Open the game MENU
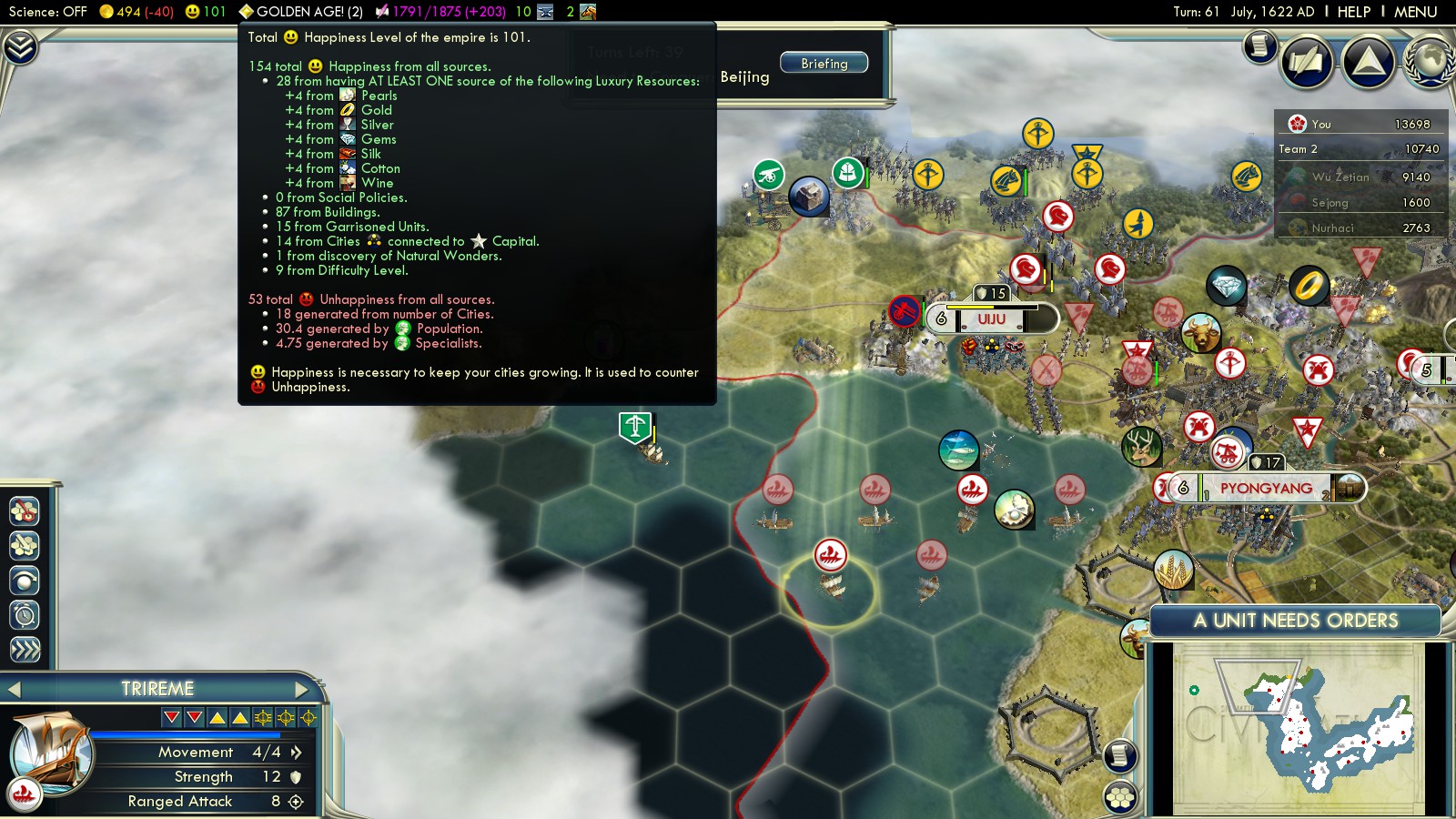 [x=1415, y=12]
